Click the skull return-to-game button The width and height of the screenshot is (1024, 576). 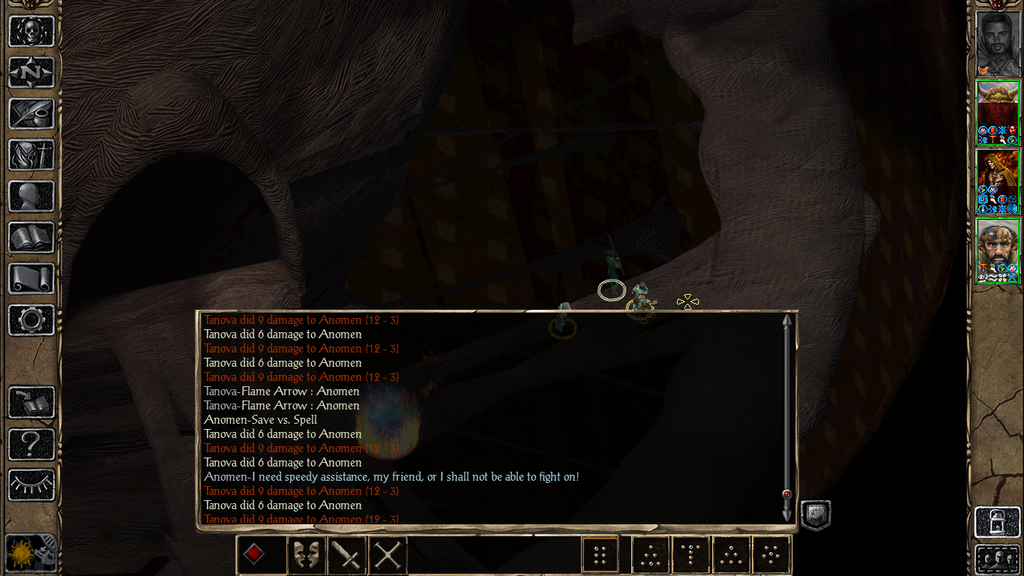pos(31,30)
